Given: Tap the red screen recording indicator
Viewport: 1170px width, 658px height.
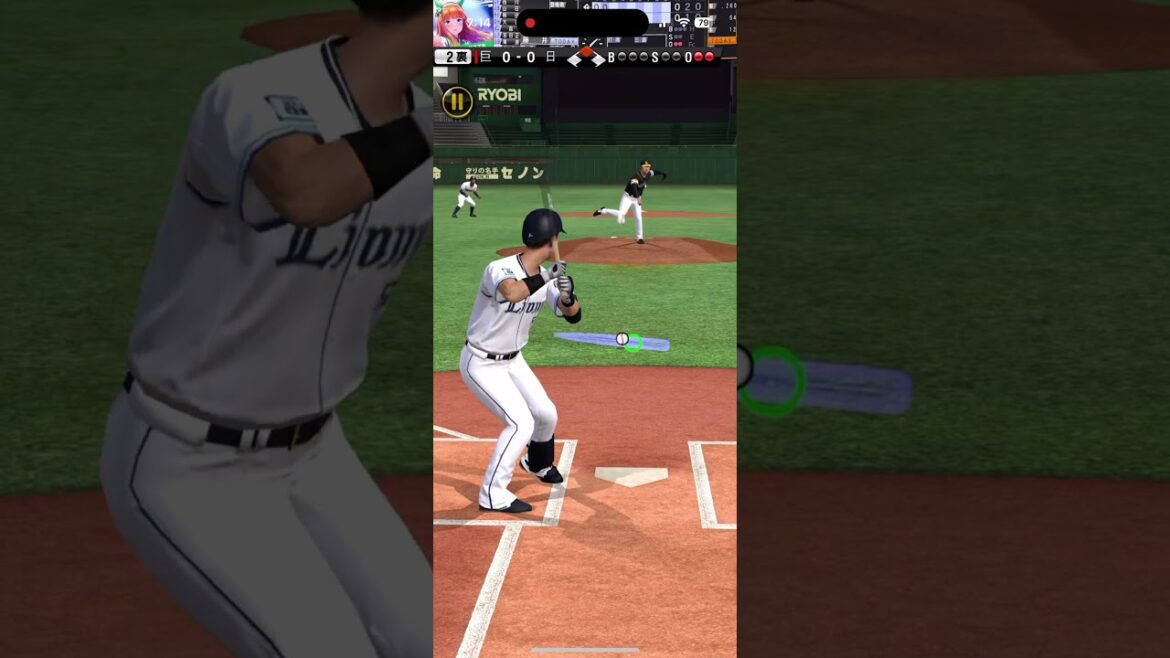Looking at the screenshot, I should (x=530, y=23).
